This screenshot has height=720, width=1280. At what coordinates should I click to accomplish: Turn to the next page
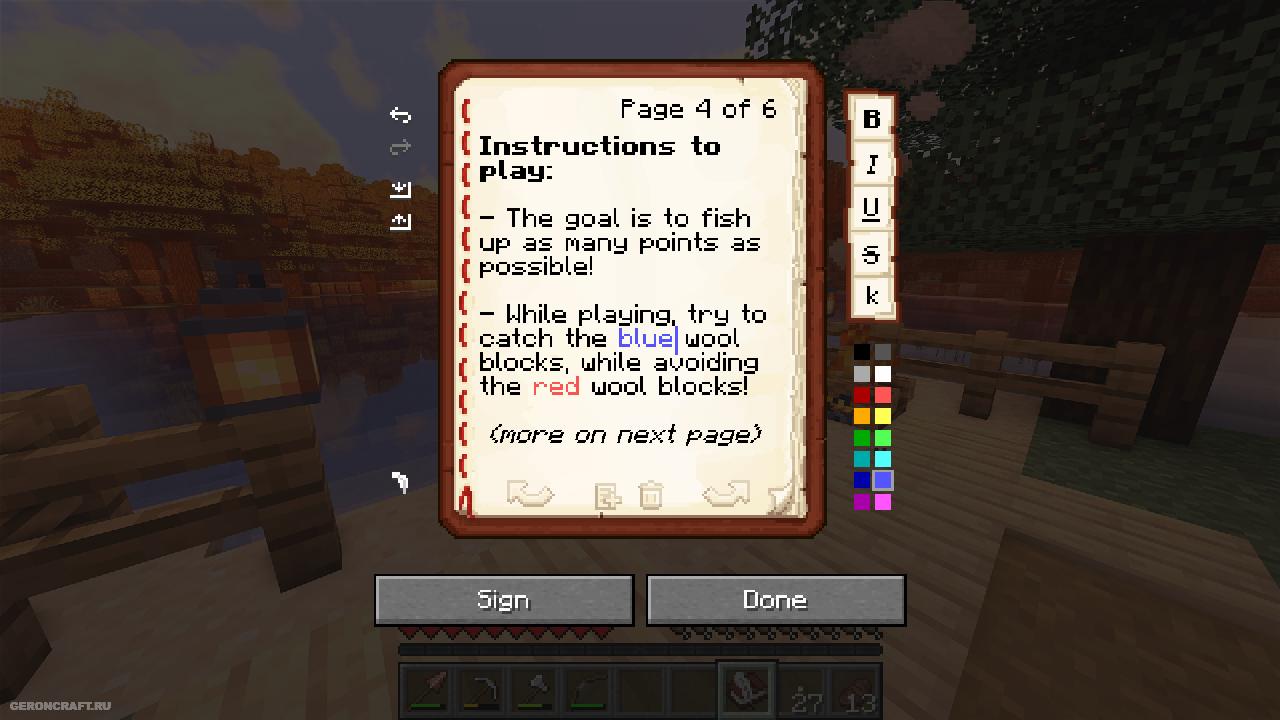[x=727, y=494]
